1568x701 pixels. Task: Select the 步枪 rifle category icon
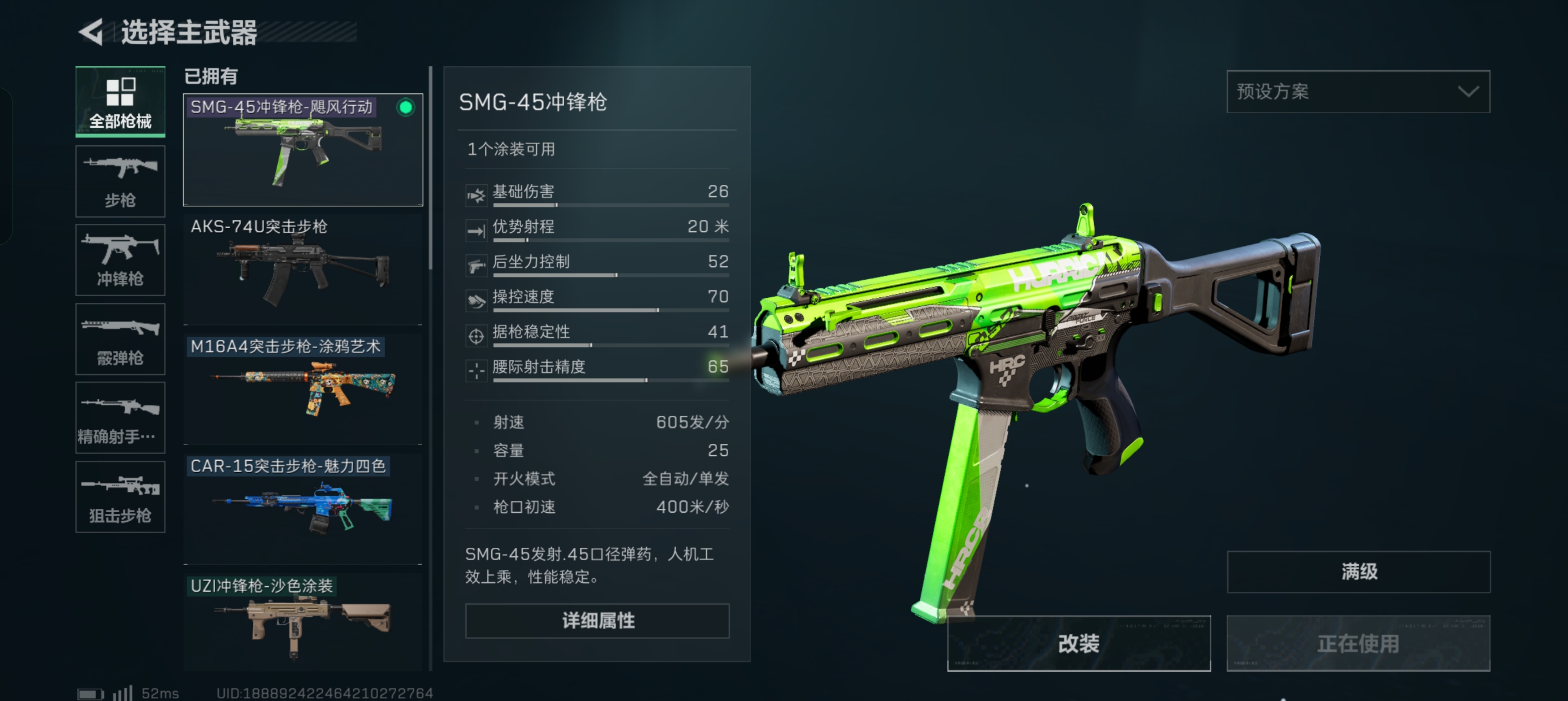(120, 180)
